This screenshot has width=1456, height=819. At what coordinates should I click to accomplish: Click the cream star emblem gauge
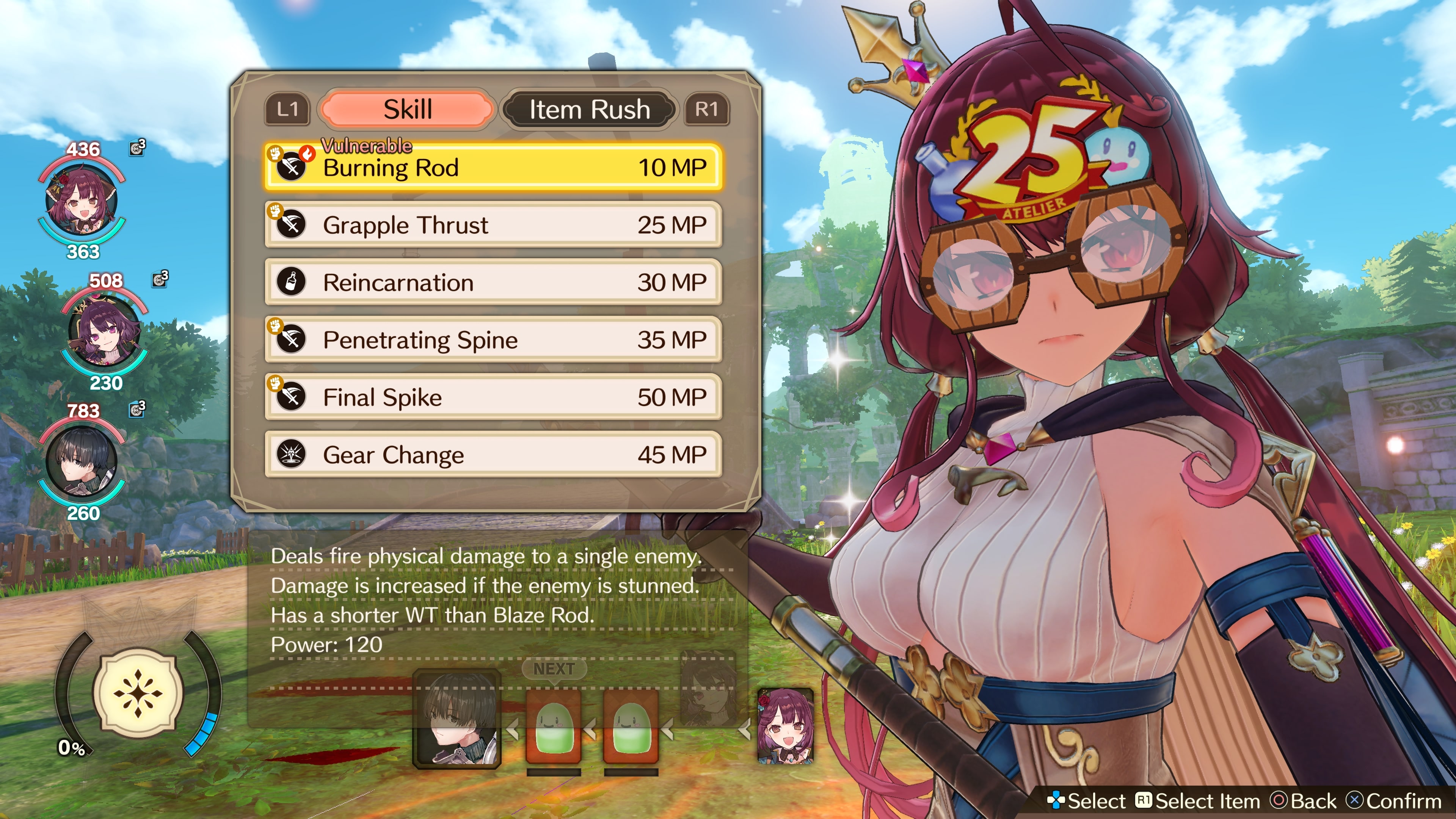[138, 692]
